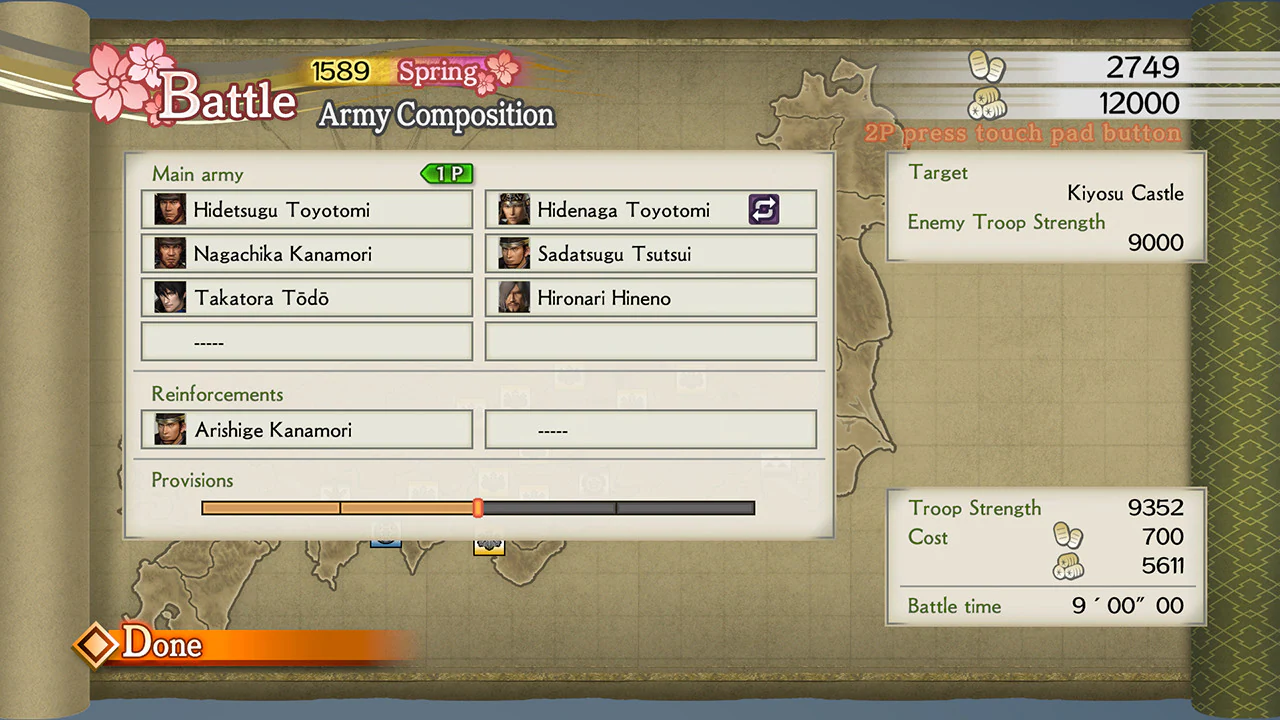Select Hidetsugu Toyotomi's portrait

[170, 210]
